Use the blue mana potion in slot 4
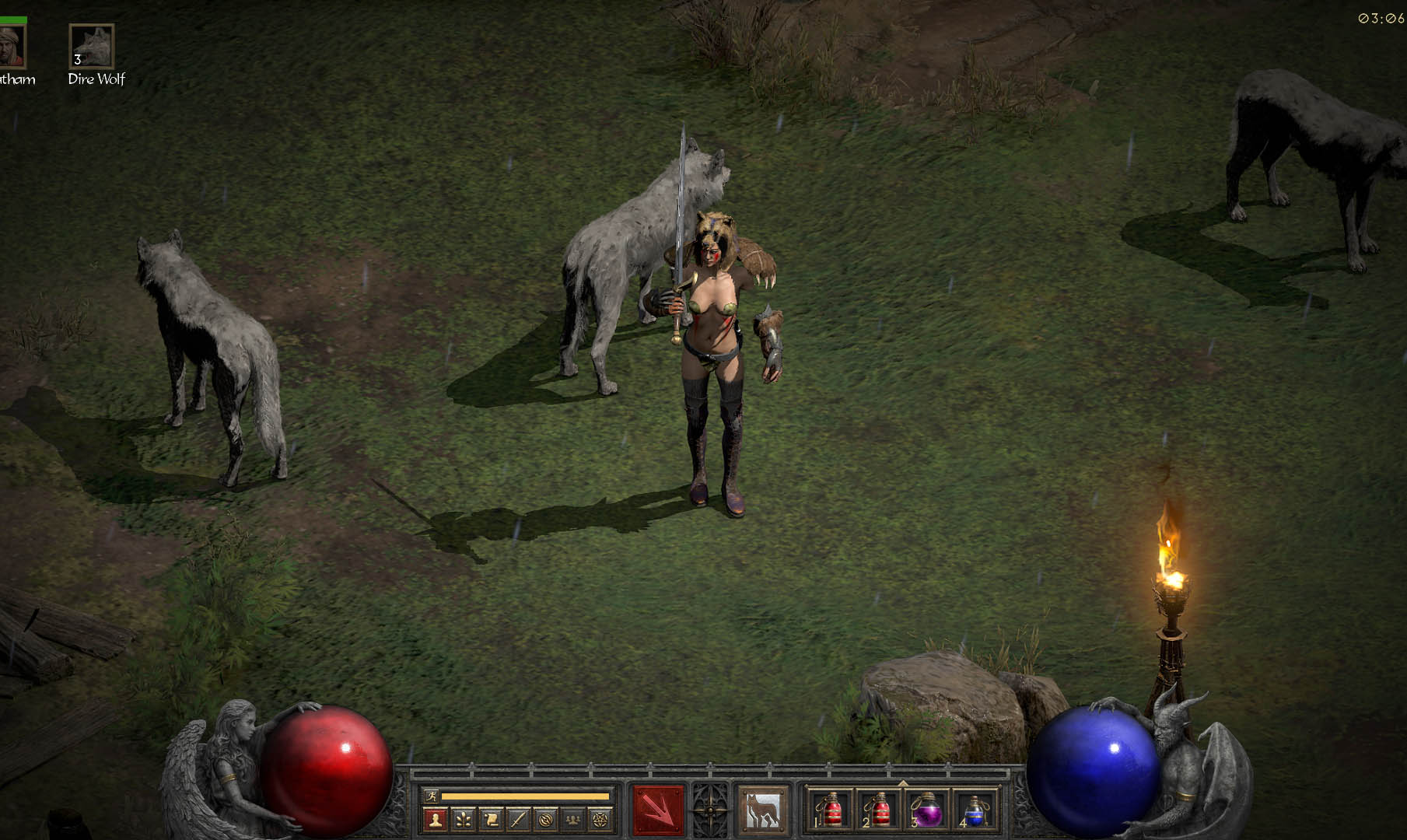Image resolution: width=1407 pixels, height=840 pixels. [x=974, y=810]
